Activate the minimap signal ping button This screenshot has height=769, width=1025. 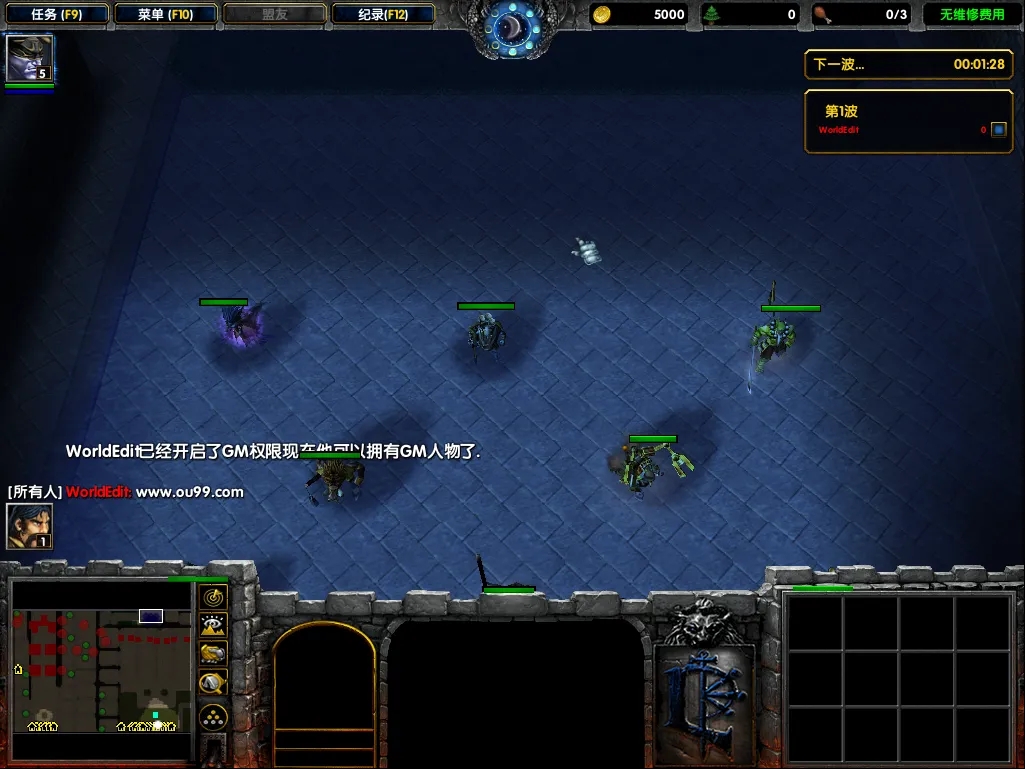click(213, 598)
